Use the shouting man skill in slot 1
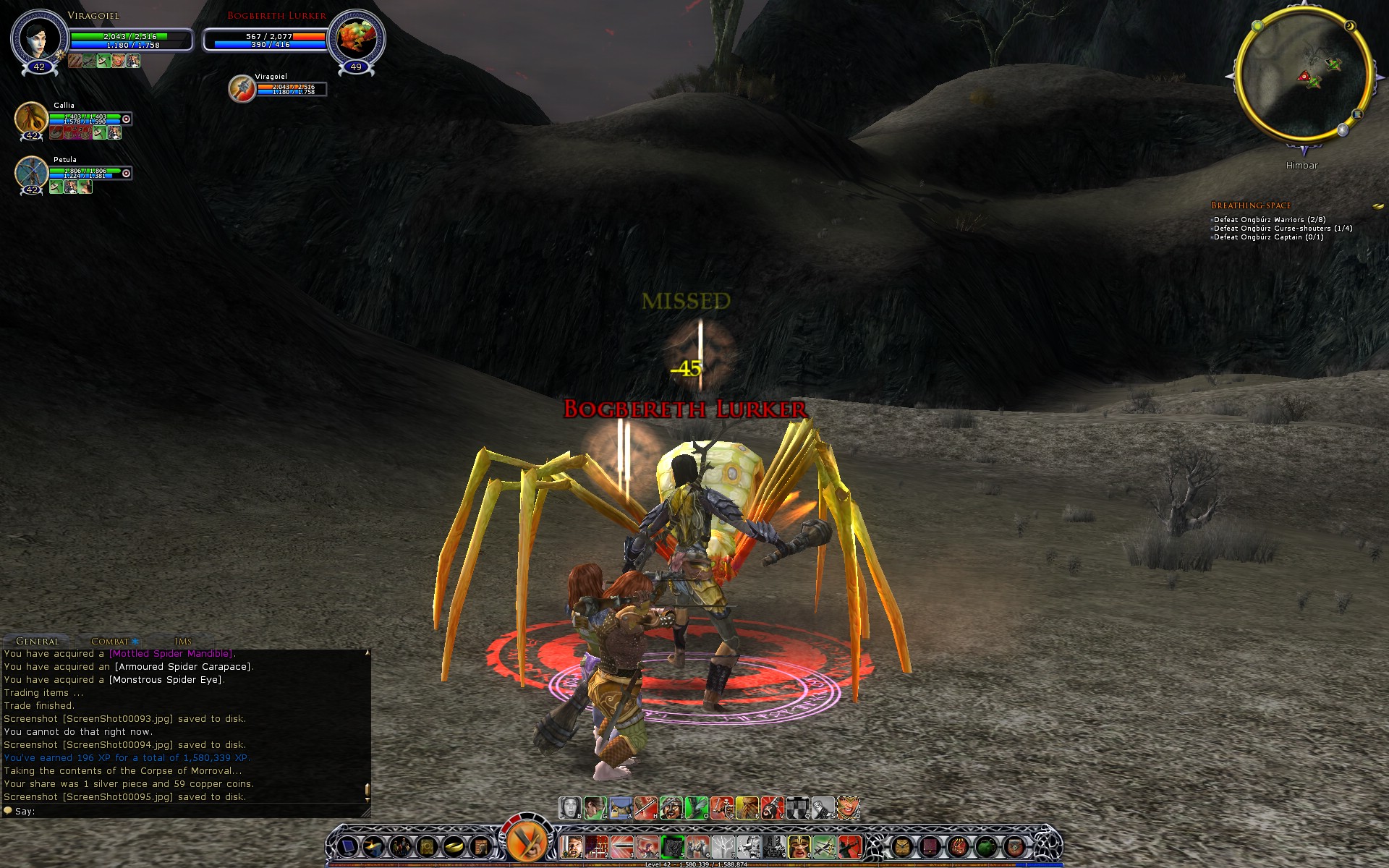Image resolution: width=1389 pixels, height=868 pixels. 573,846
